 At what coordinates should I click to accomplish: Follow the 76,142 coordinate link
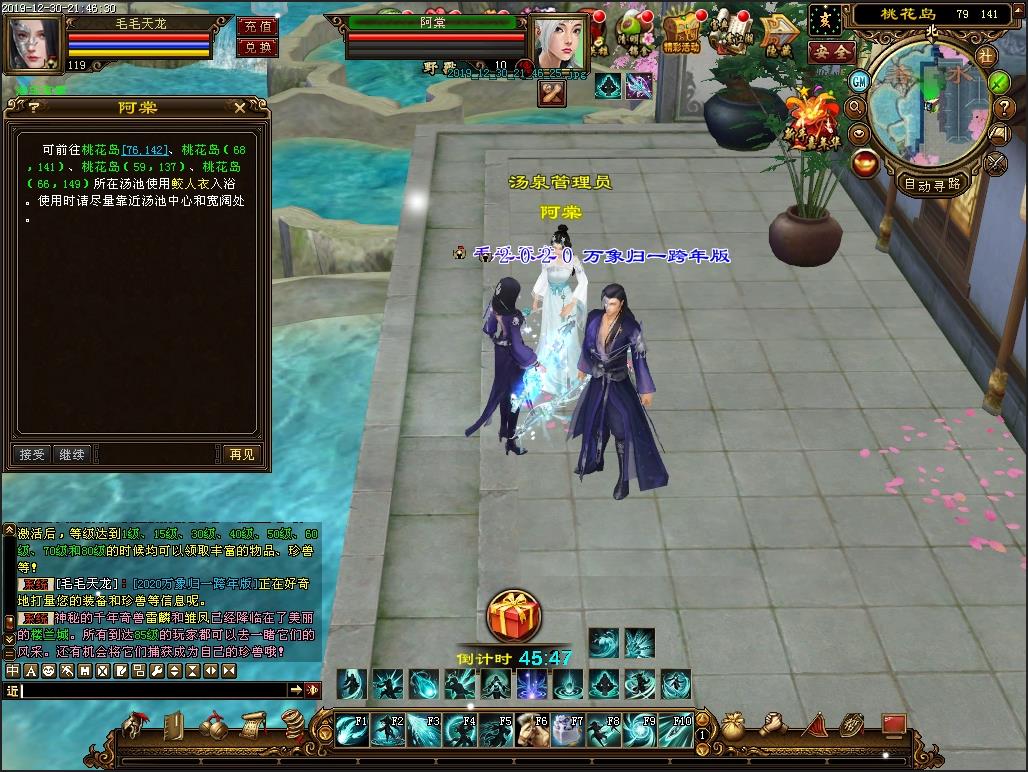(x=146, y=149)
